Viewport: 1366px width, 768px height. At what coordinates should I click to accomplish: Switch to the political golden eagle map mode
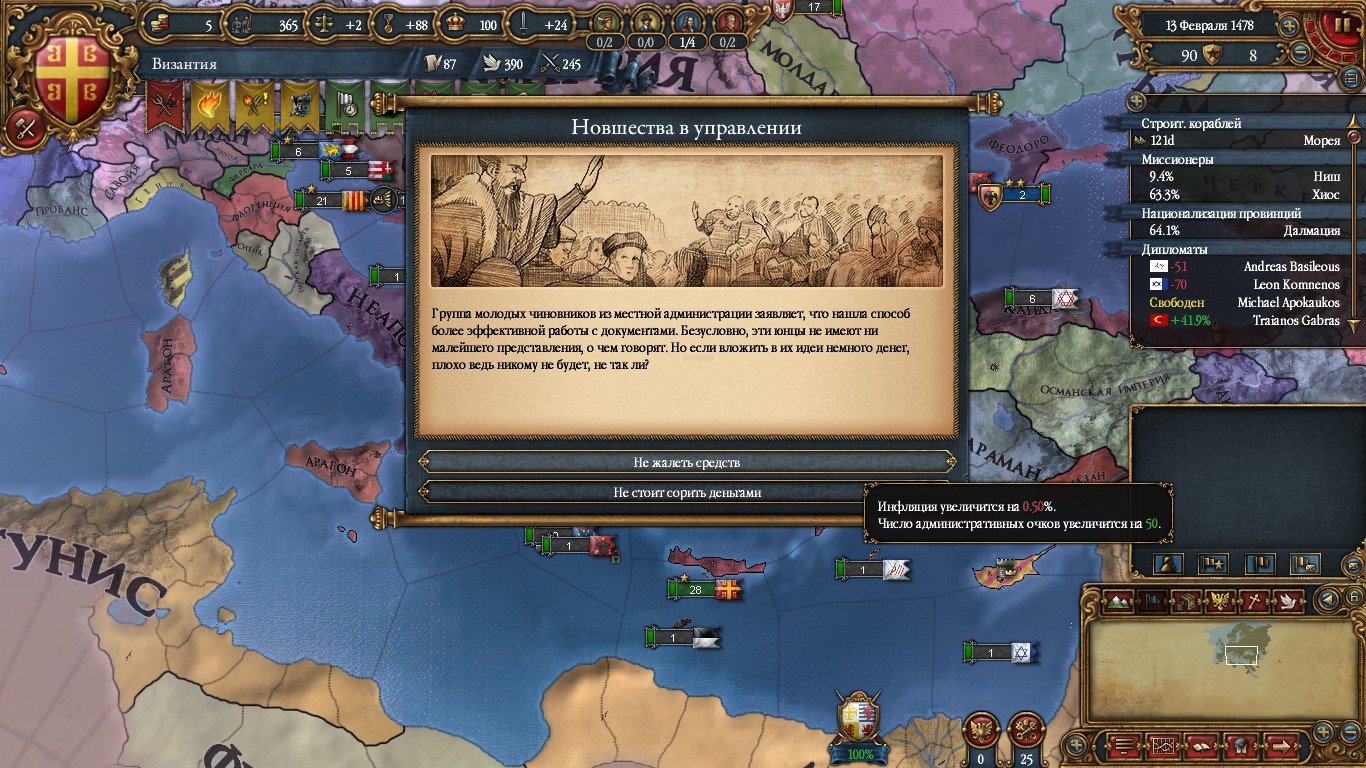coord(1220,600)
